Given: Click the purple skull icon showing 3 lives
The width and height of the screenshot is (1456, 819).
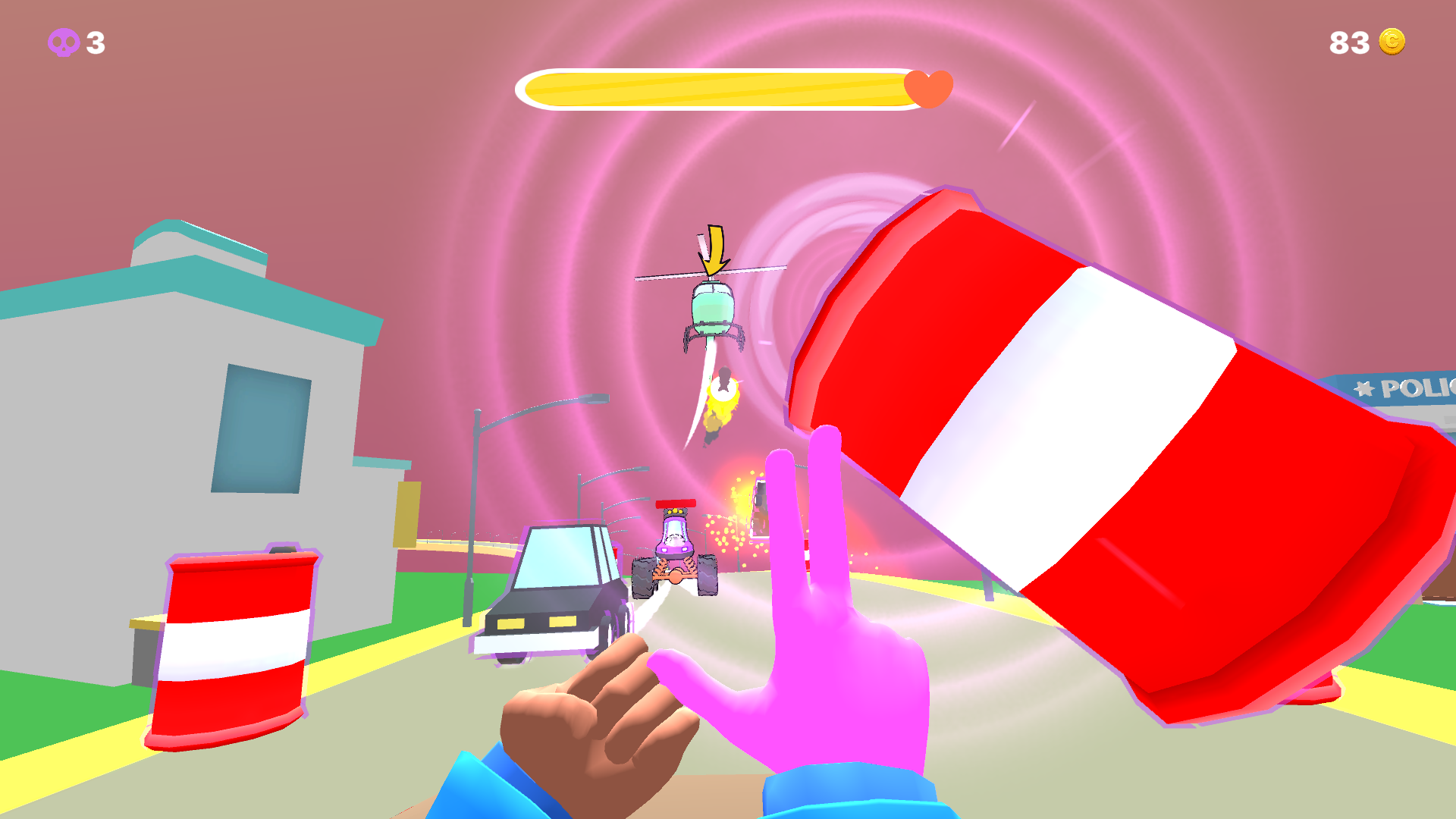Looking at the screenshot, I should [x=64, y=43].
